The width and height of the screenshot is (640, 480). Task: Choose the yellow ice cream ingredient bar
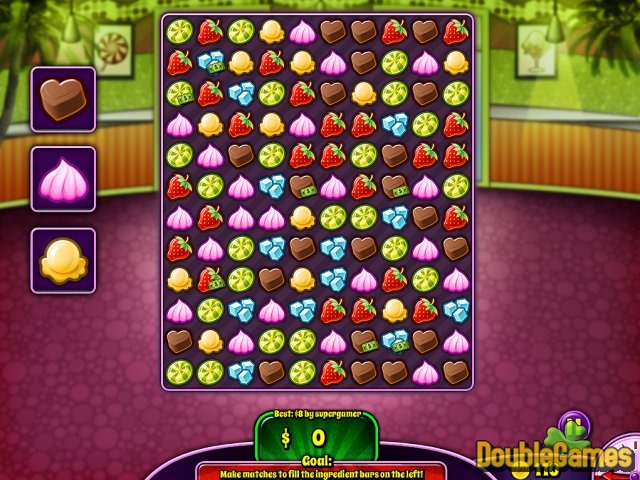(63, 260)
